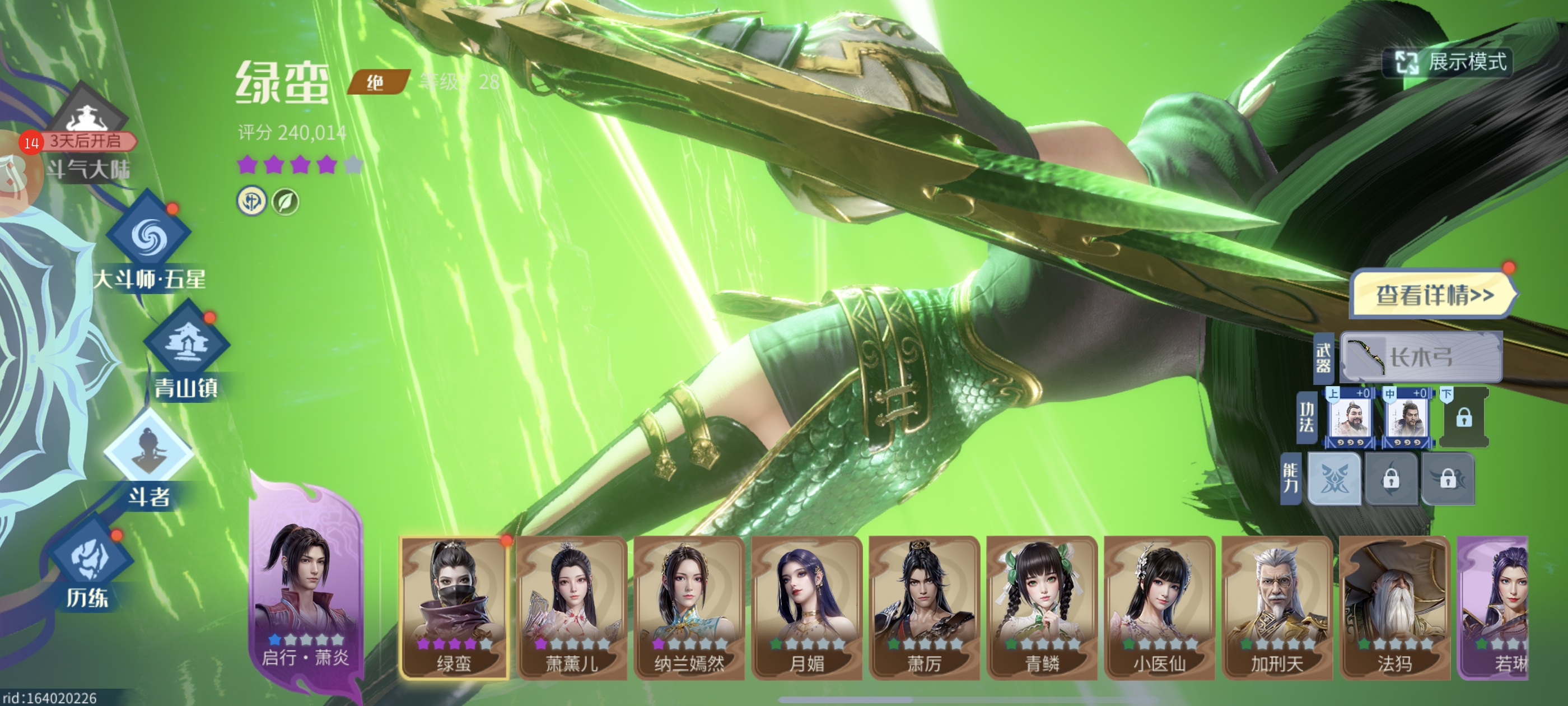Choose the 萧厉 character card

coord(924,607)
